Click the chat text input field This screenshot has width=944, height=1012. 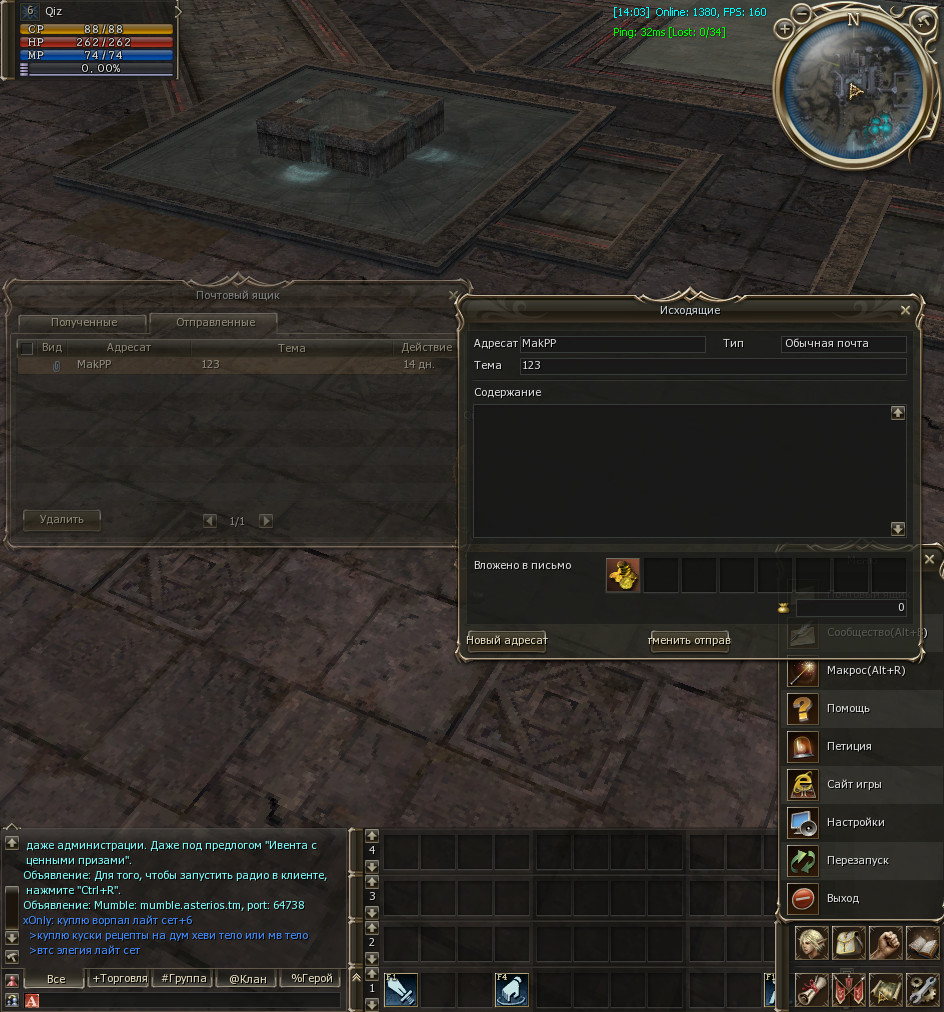(x=190, y=1000)
